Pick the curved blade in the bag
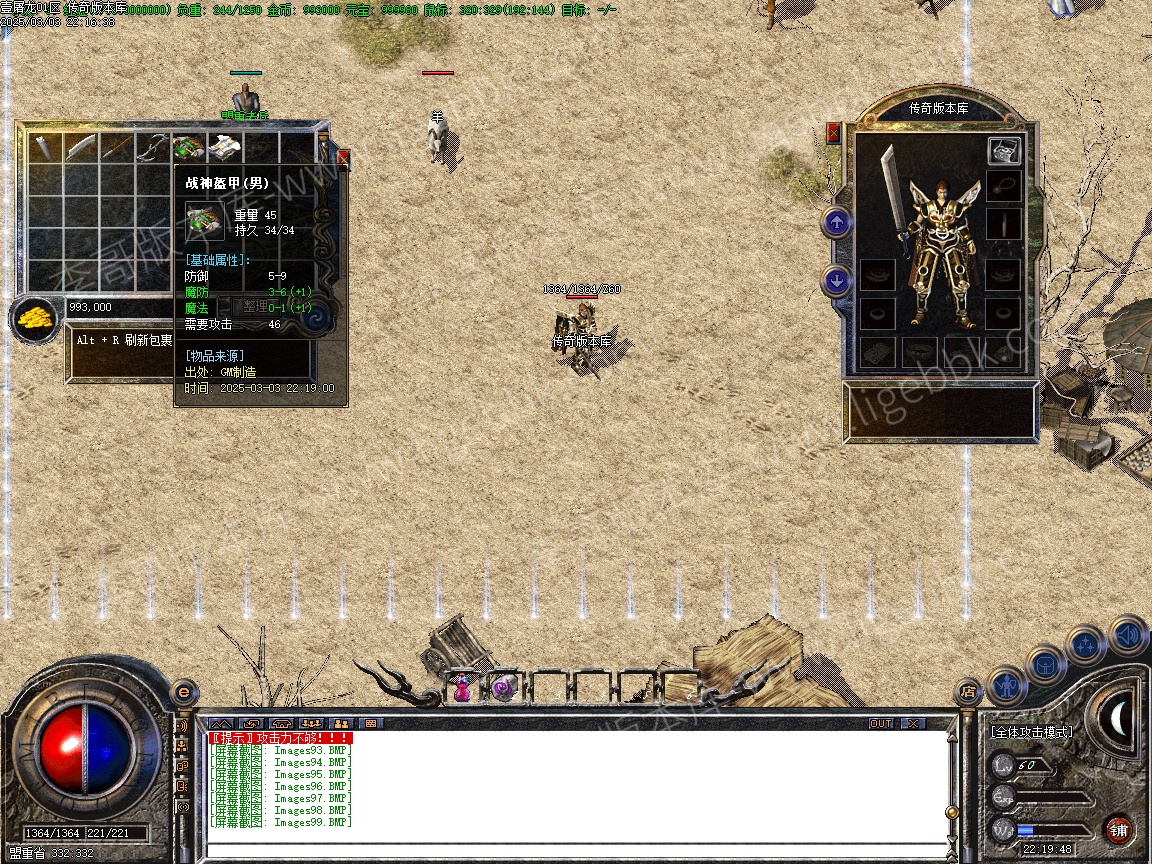 [80, 148]
